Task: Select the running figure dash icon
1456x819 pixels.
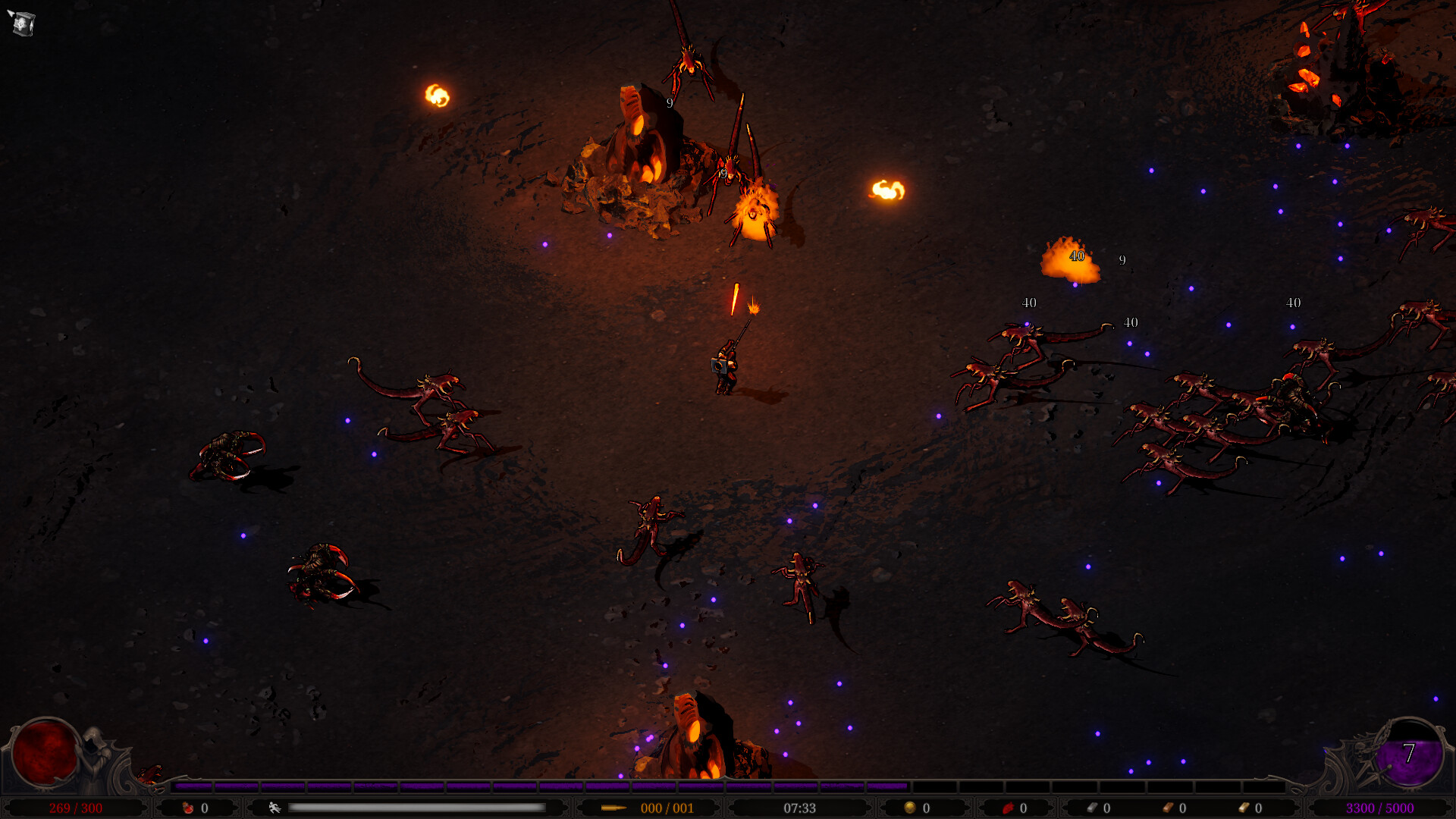Action: pos(275,808)
